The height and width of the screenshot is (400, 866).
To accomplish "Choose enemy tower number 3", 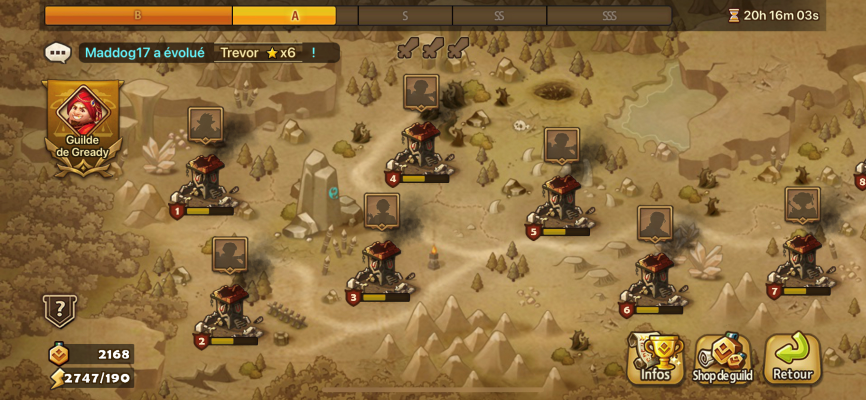I will click(381, 267).
